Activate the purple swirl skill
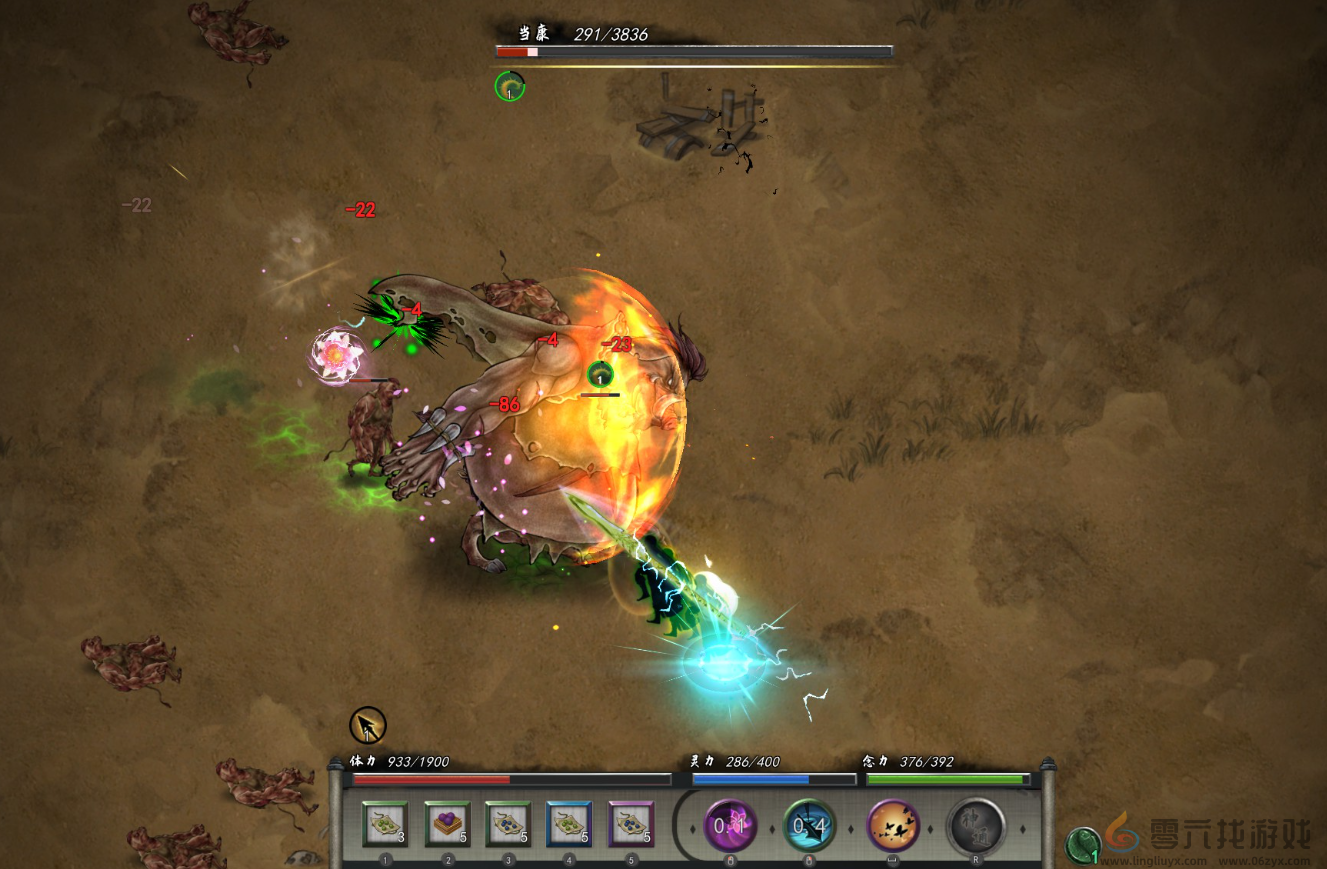This screenshot has width=1327, height=869. coord(731,826)
